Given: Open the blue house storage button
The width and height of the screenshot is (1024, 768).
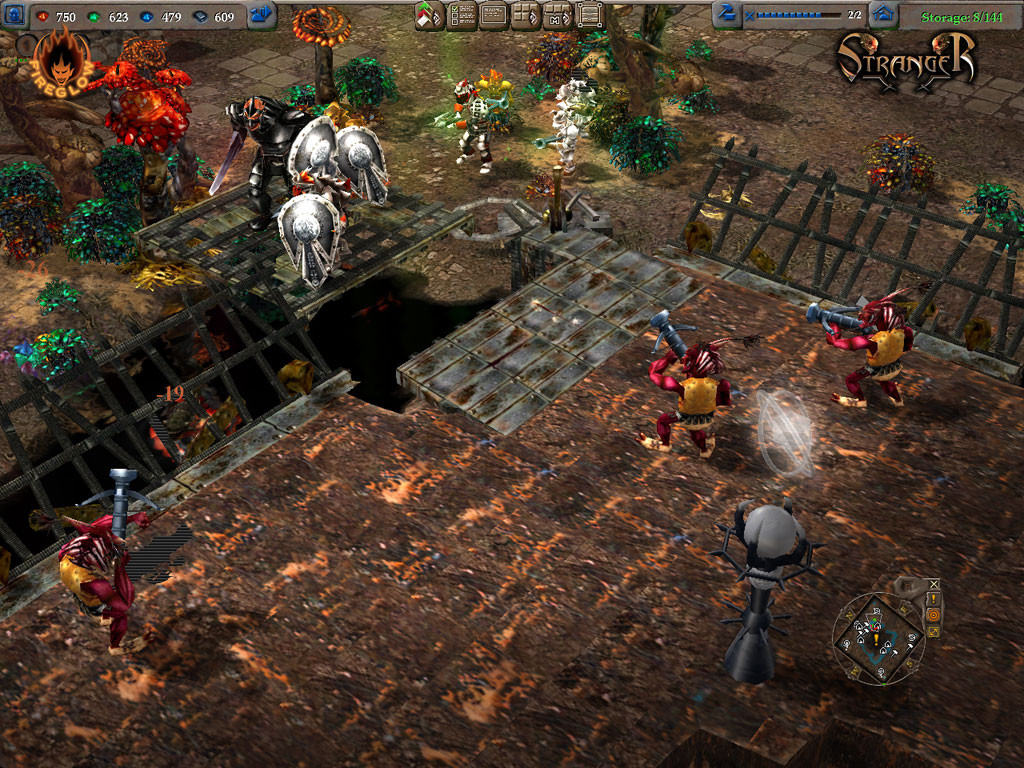Looking at the screenshot, I should (x=882, y=14).
